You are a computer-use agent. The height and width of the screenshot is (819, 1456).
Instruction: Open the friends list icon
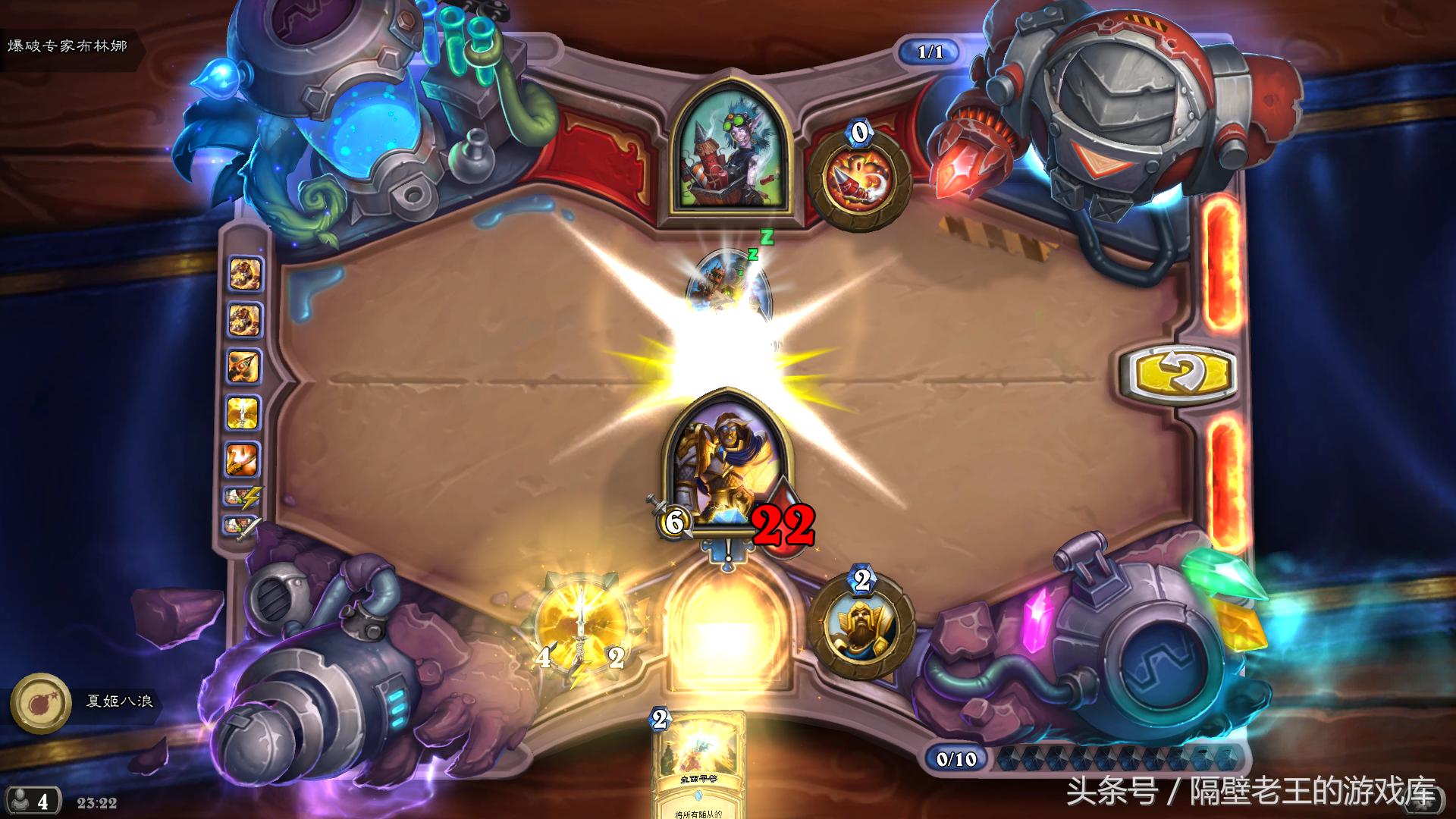pyautogui.click(x=30, y=802)
